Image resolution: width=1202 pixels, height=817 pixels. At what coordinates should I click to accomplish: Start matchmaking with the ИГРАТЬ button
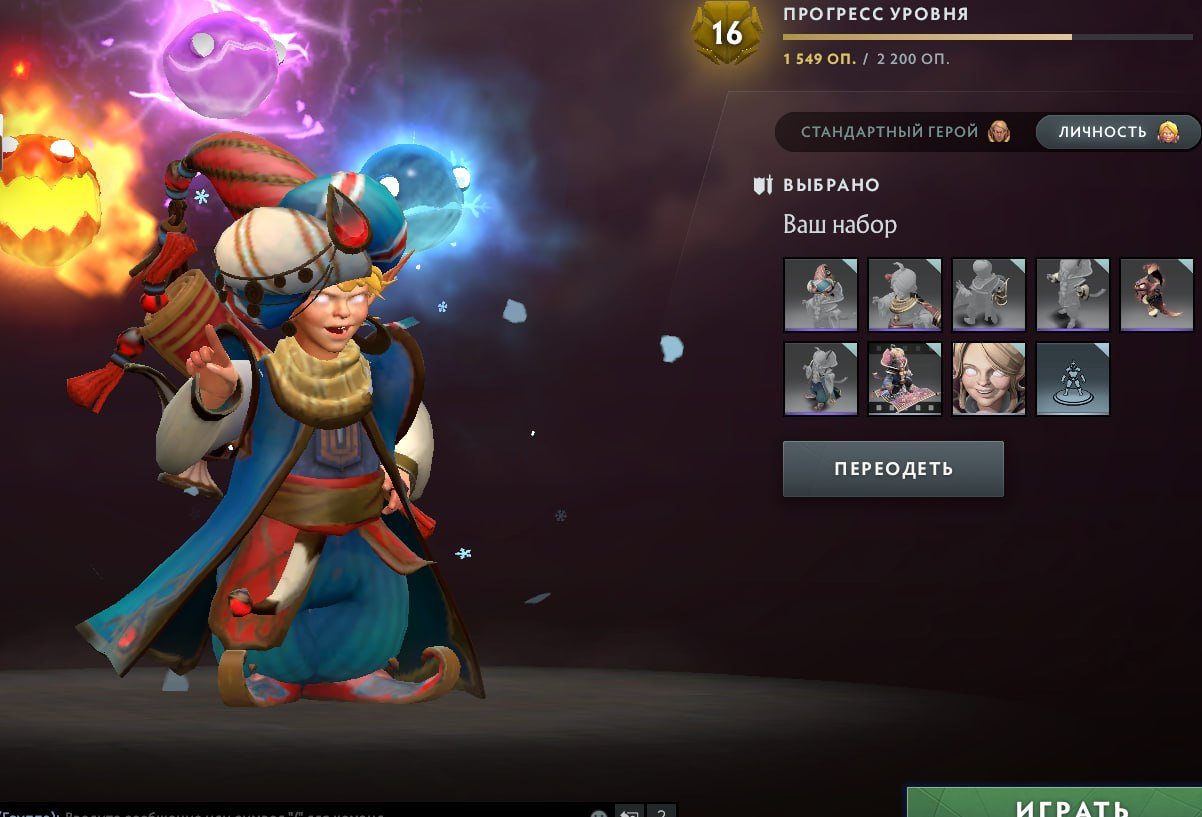pos(1058,806)
